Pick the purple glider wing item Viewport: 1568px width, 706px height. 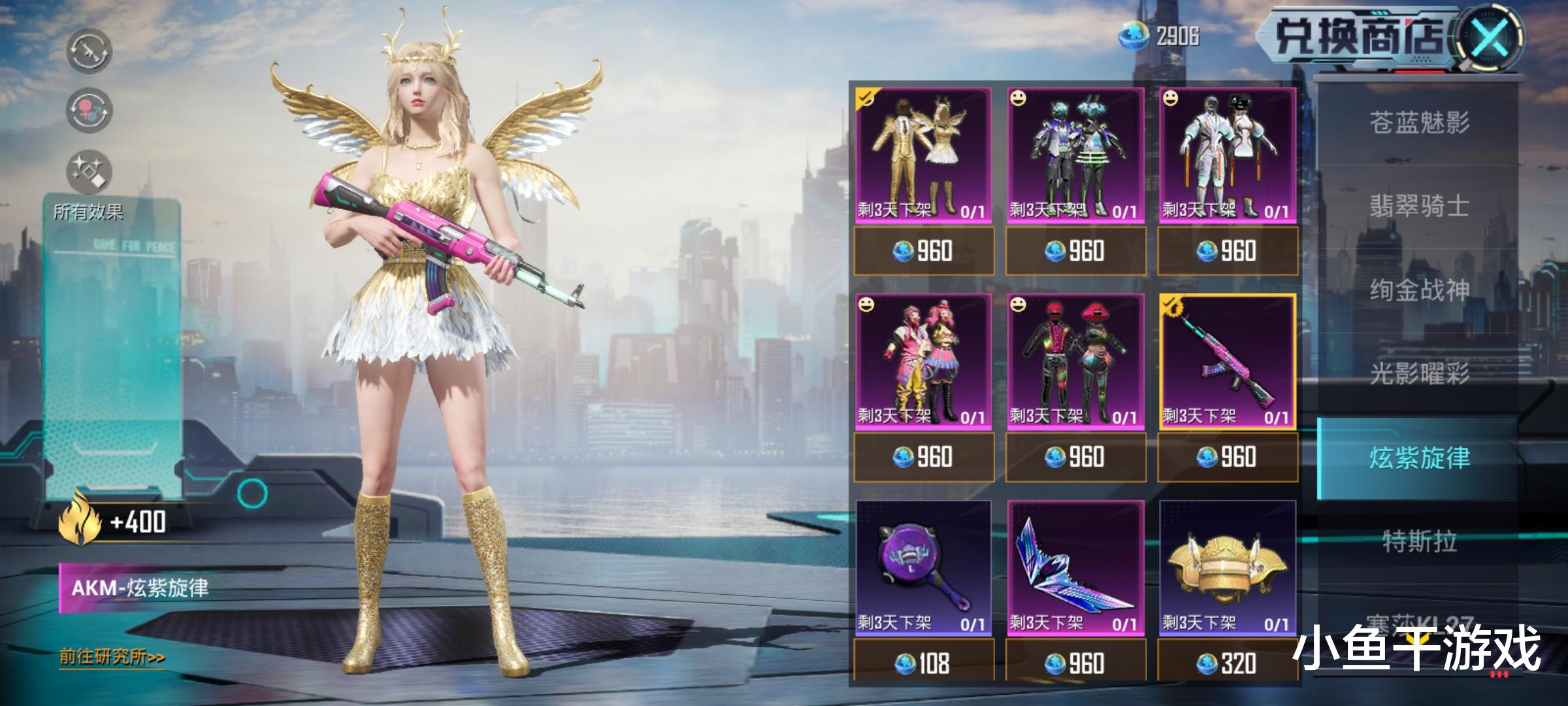coord(1075,567)
